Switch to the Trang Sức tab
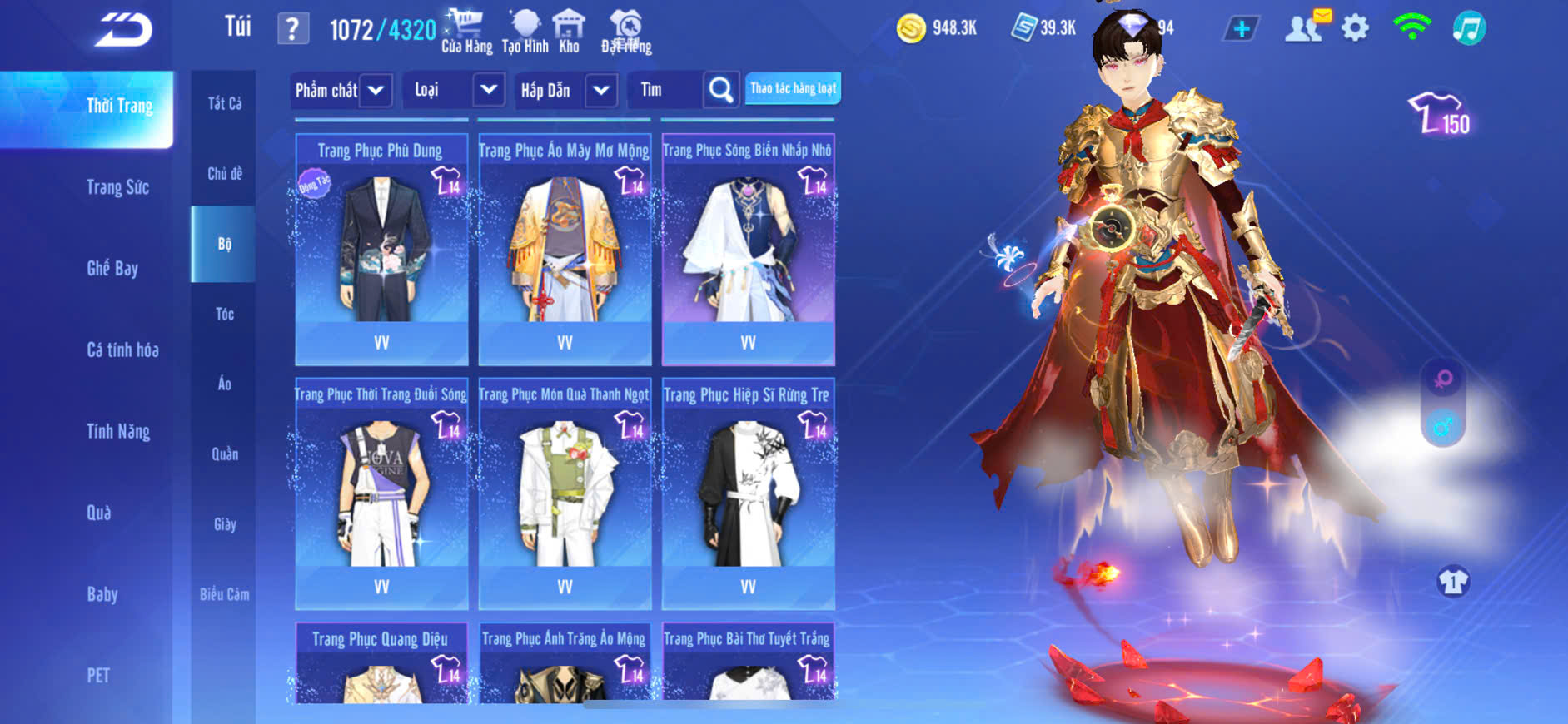The image size is (1568, 724). (x=118, y=187)
